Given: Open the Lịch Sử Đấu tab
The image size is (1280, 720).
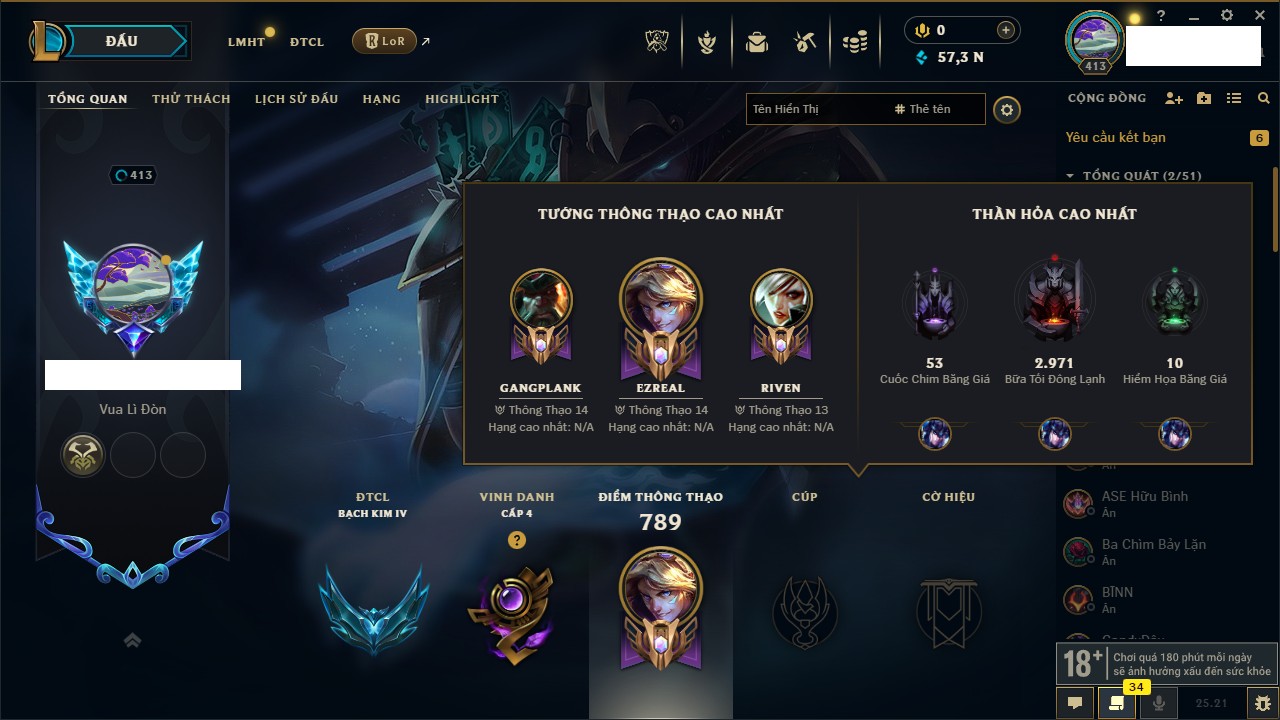Looking at the screenshot, I should click(x=296, y=99).
